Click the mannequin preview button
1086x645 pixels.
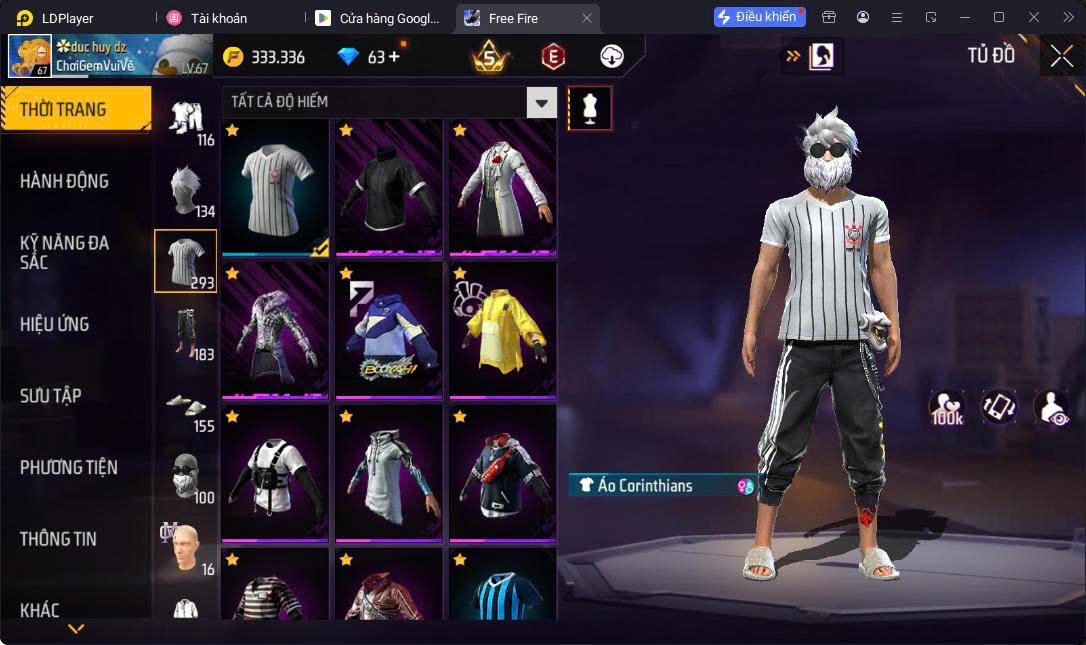coord(590,107)
